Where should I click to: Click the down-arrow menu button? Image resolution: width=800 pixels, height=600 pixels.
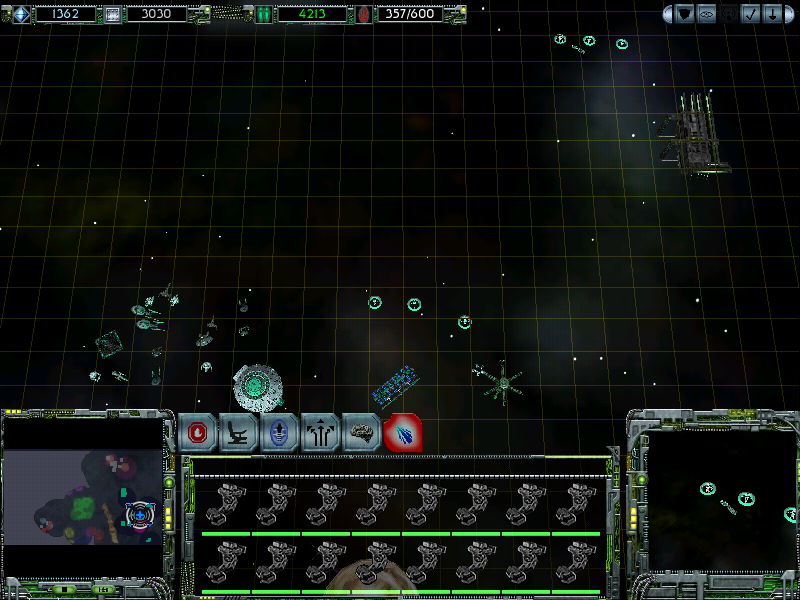773,14
